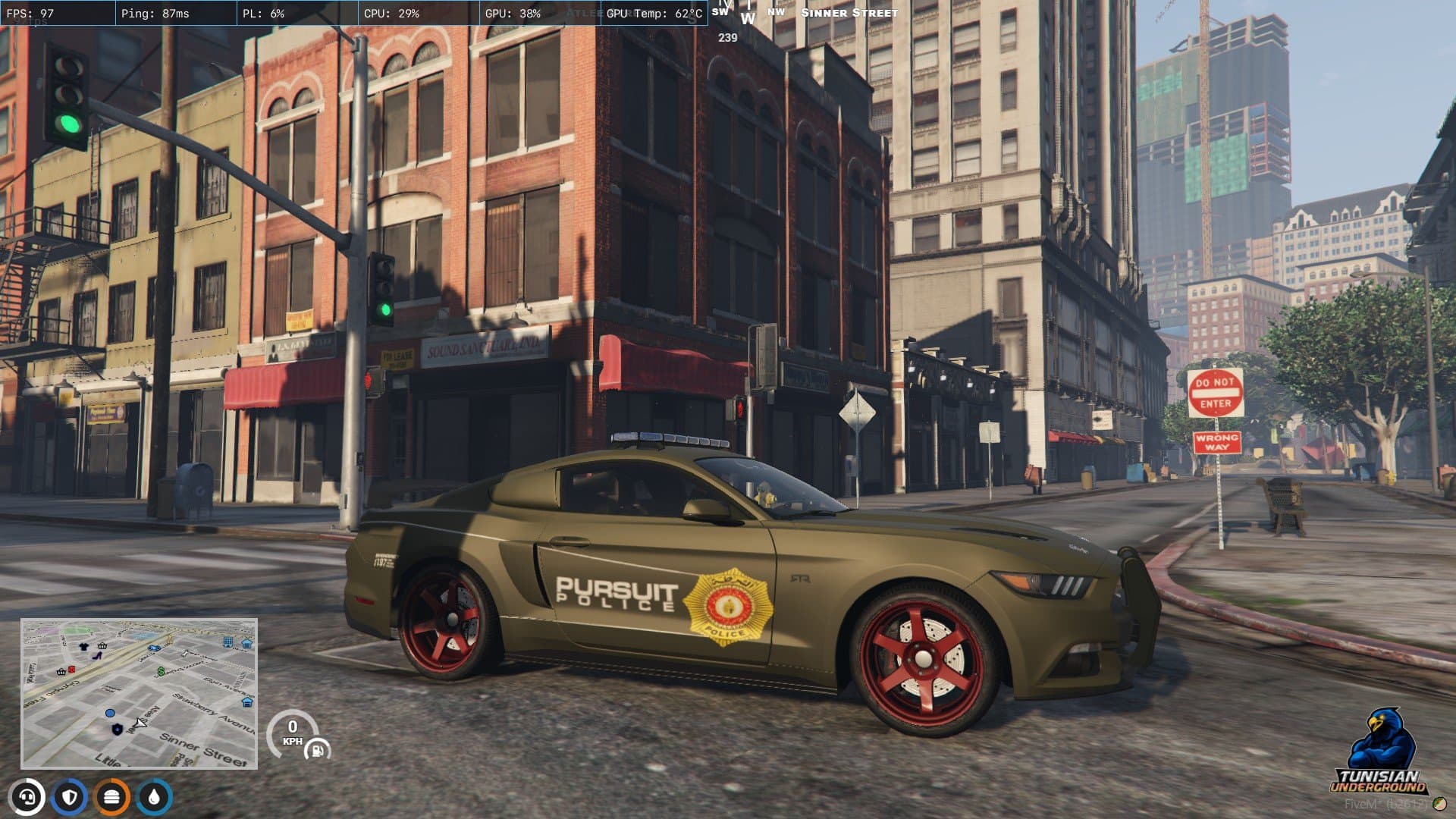Click the headset voice status icon
The height and width of the screenshot is (819, 1456).
pyautogui.click(x=27, y=797)
